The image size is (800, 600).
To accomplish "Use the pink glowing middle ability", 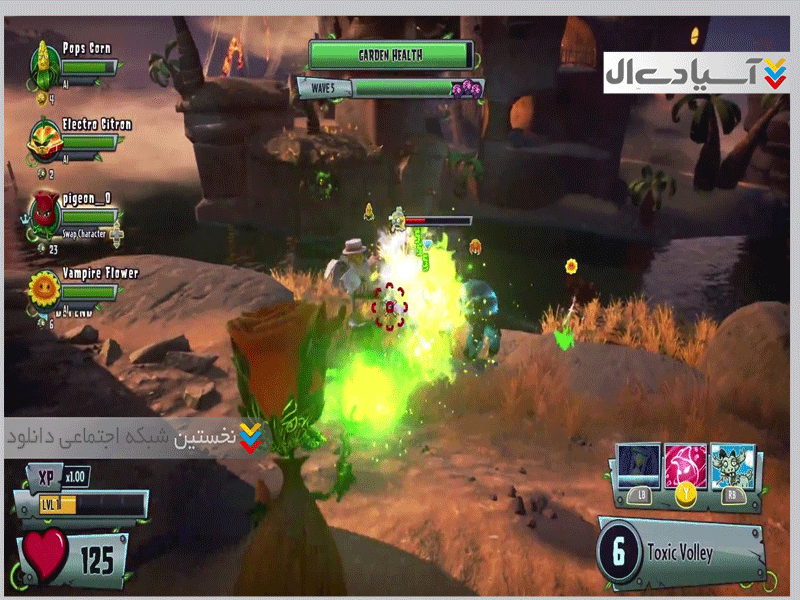I will 686,467.
